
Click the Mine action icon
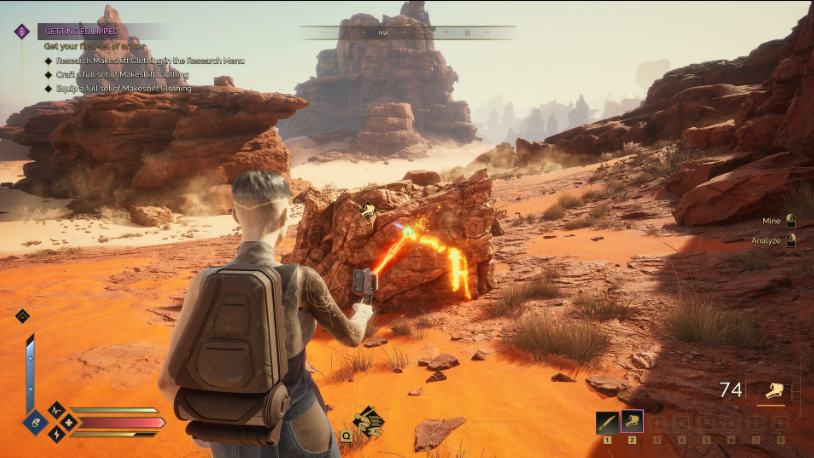(x=791, y=220)
